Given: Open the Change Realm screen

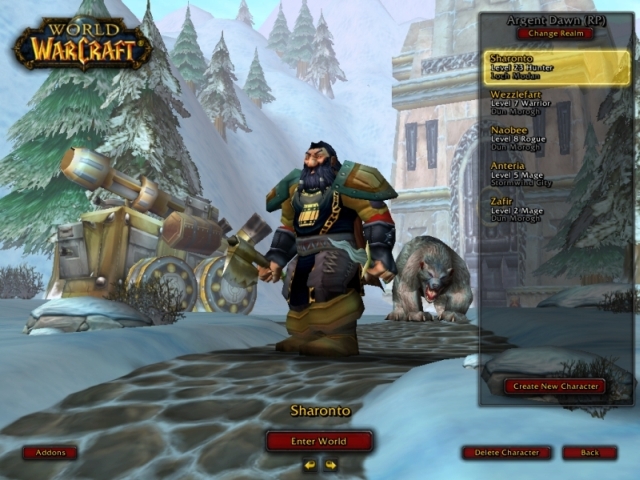Looking at the screenshot, I should click(x=555, y=33).
